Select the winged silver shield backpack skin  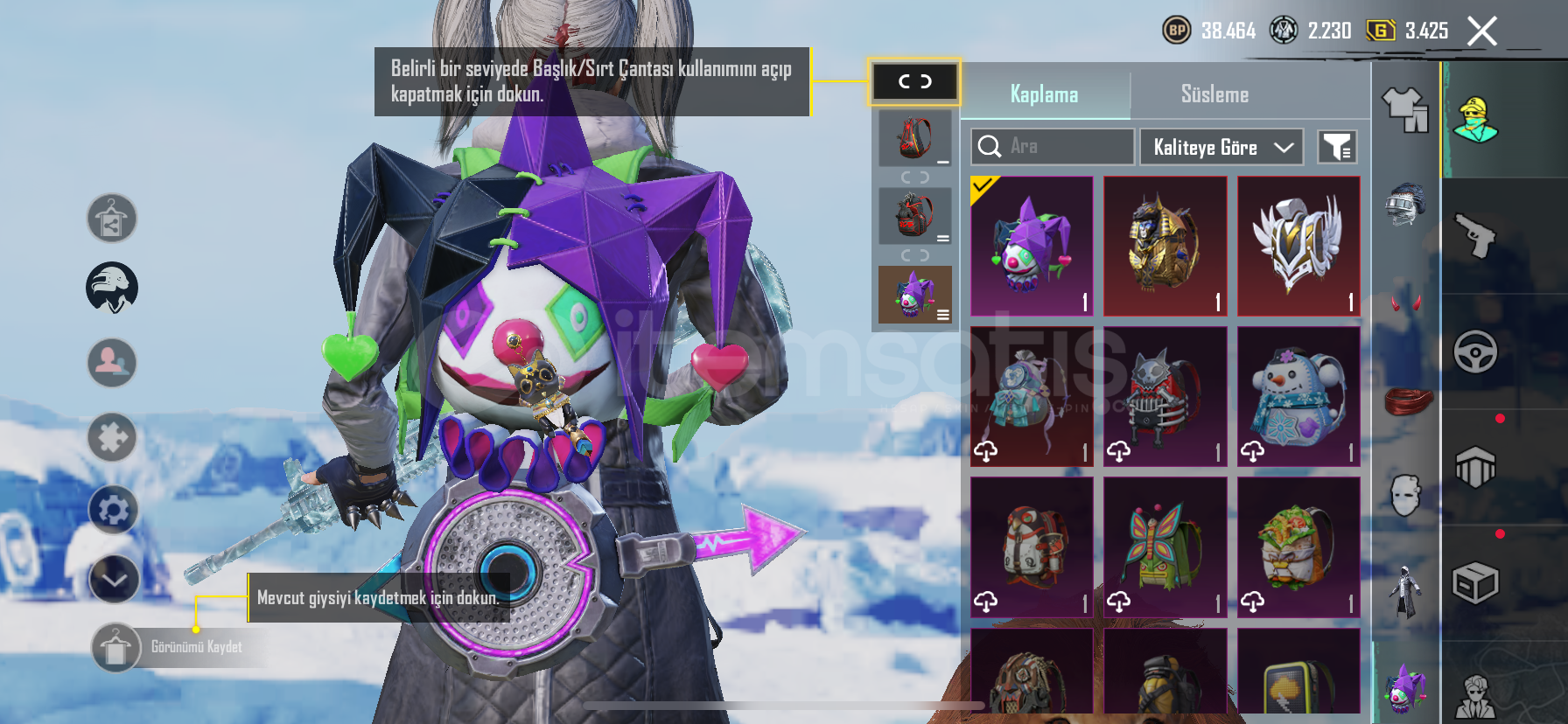tap(1298, 246)
